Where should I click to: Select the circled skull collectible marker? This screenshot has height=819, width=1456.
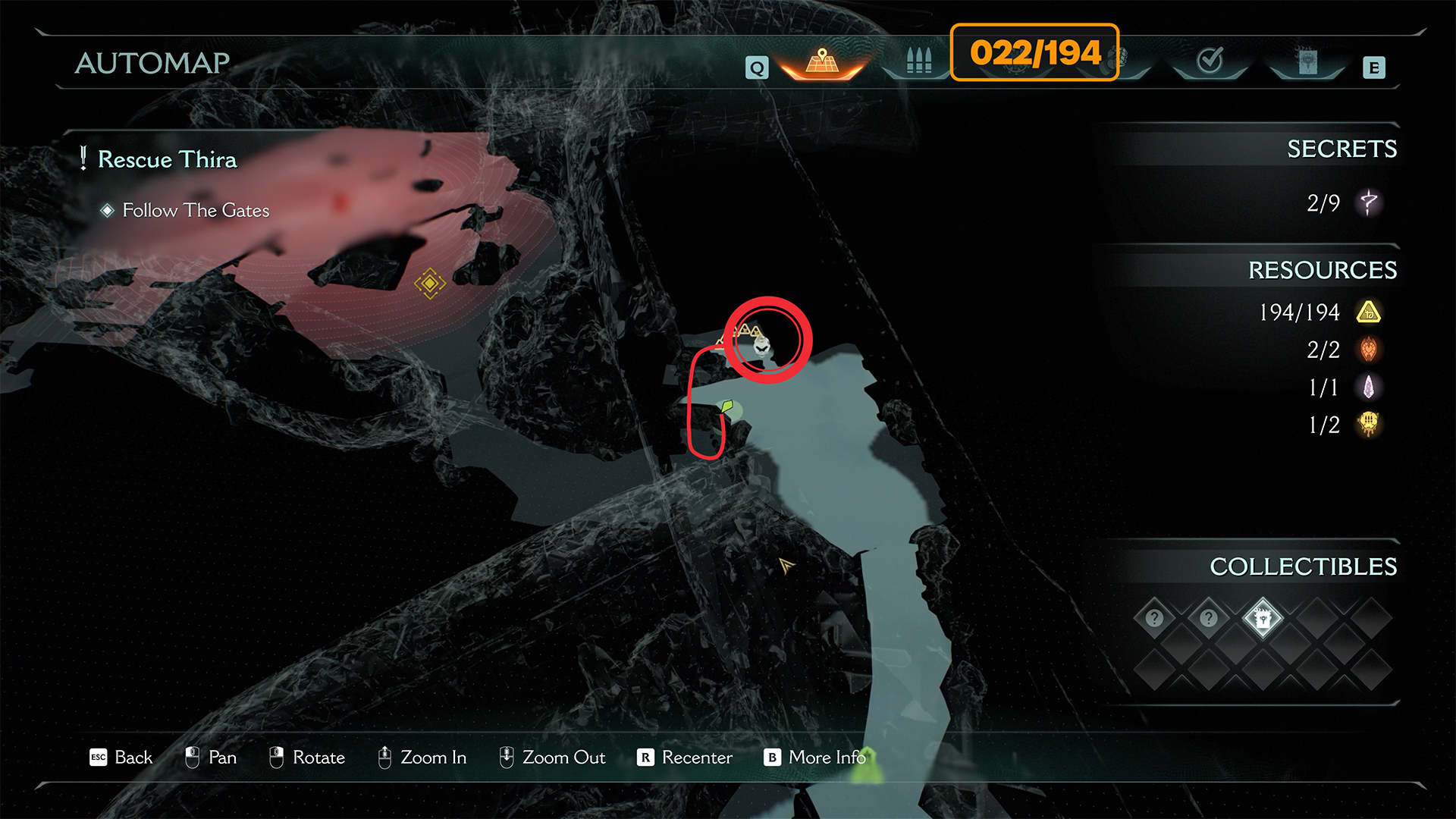tap(762, 346)
